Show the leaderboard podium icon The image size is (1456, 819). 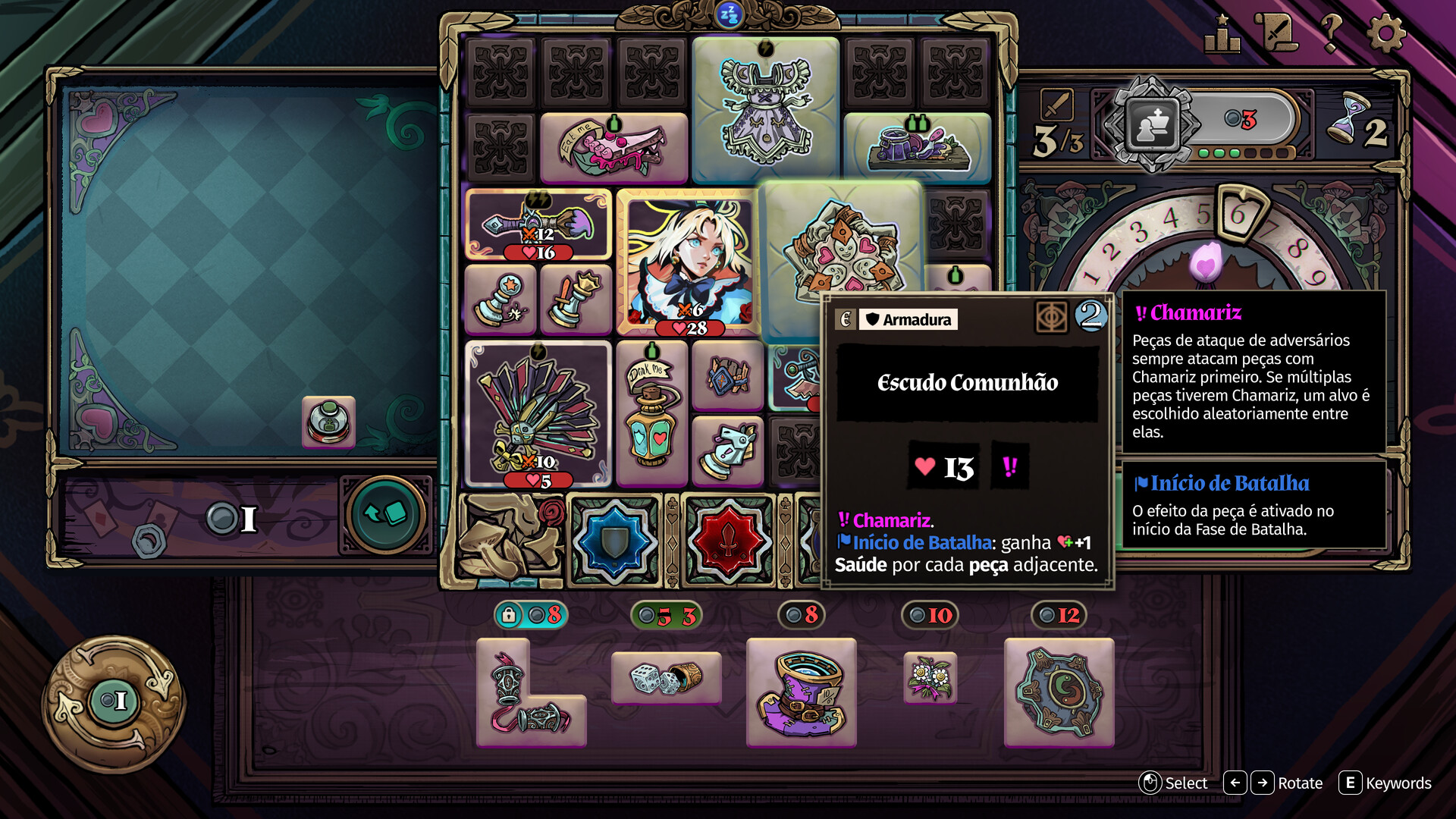[x=1222, y=35]
